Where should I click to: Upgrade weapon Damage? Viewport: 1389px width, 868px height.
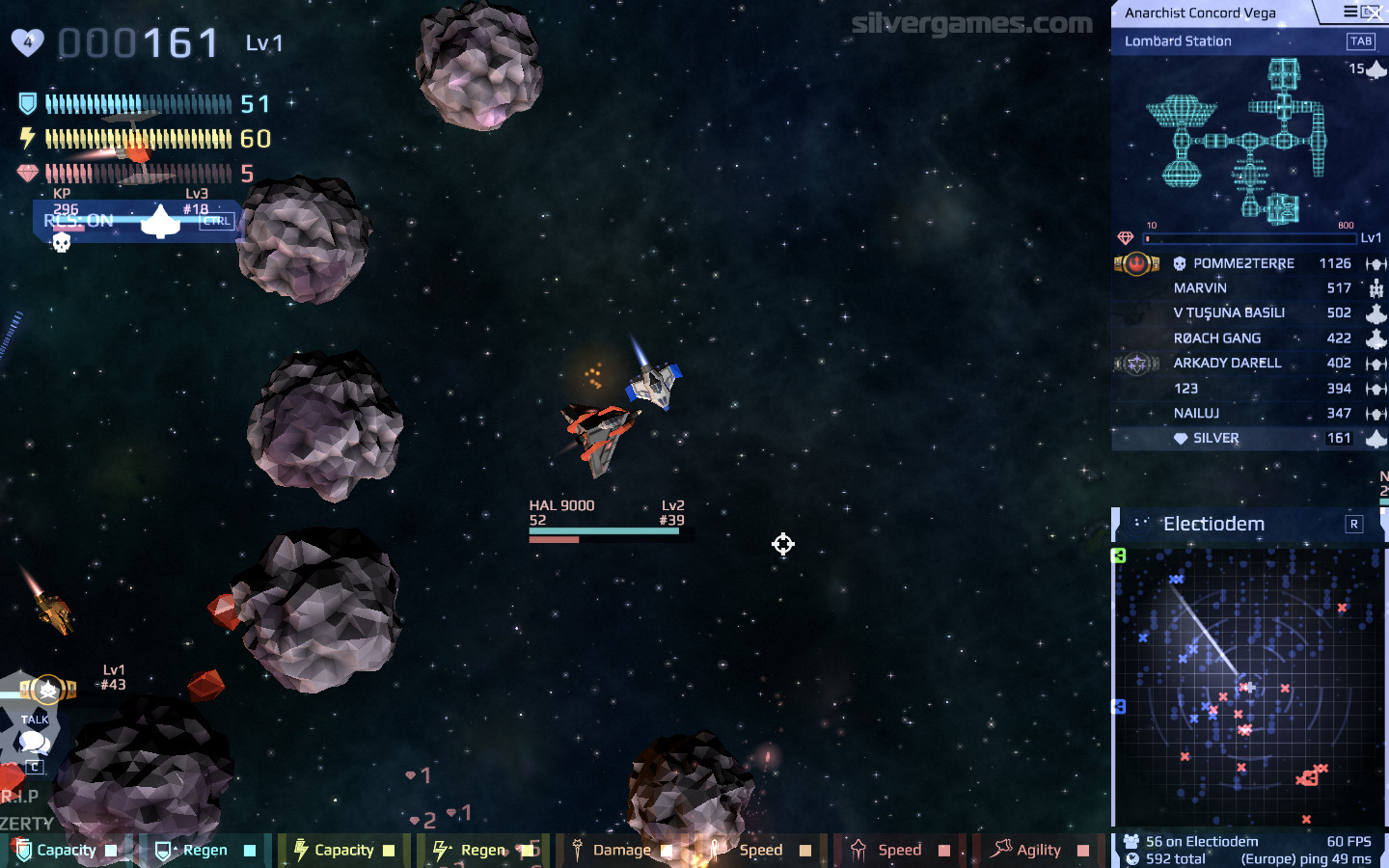pos(621,850)
